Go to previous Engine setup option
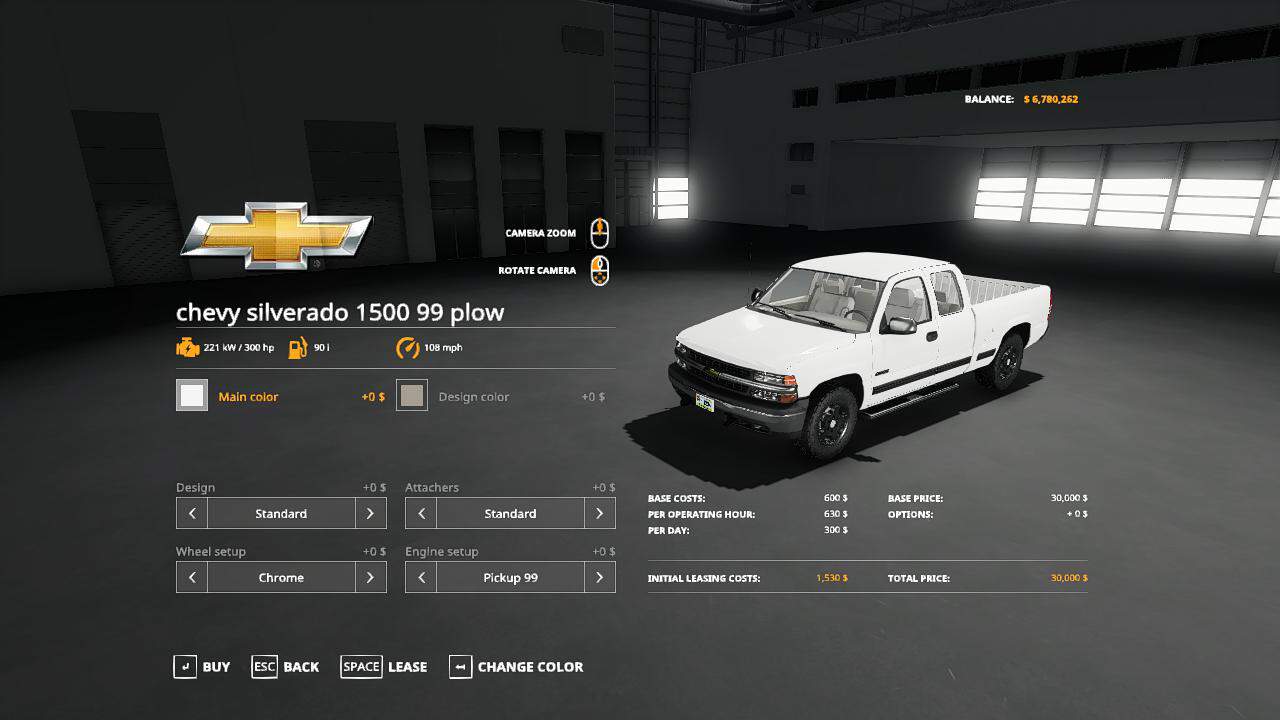This screenshot has height=720, width=1280. click(x=421, y=578)
